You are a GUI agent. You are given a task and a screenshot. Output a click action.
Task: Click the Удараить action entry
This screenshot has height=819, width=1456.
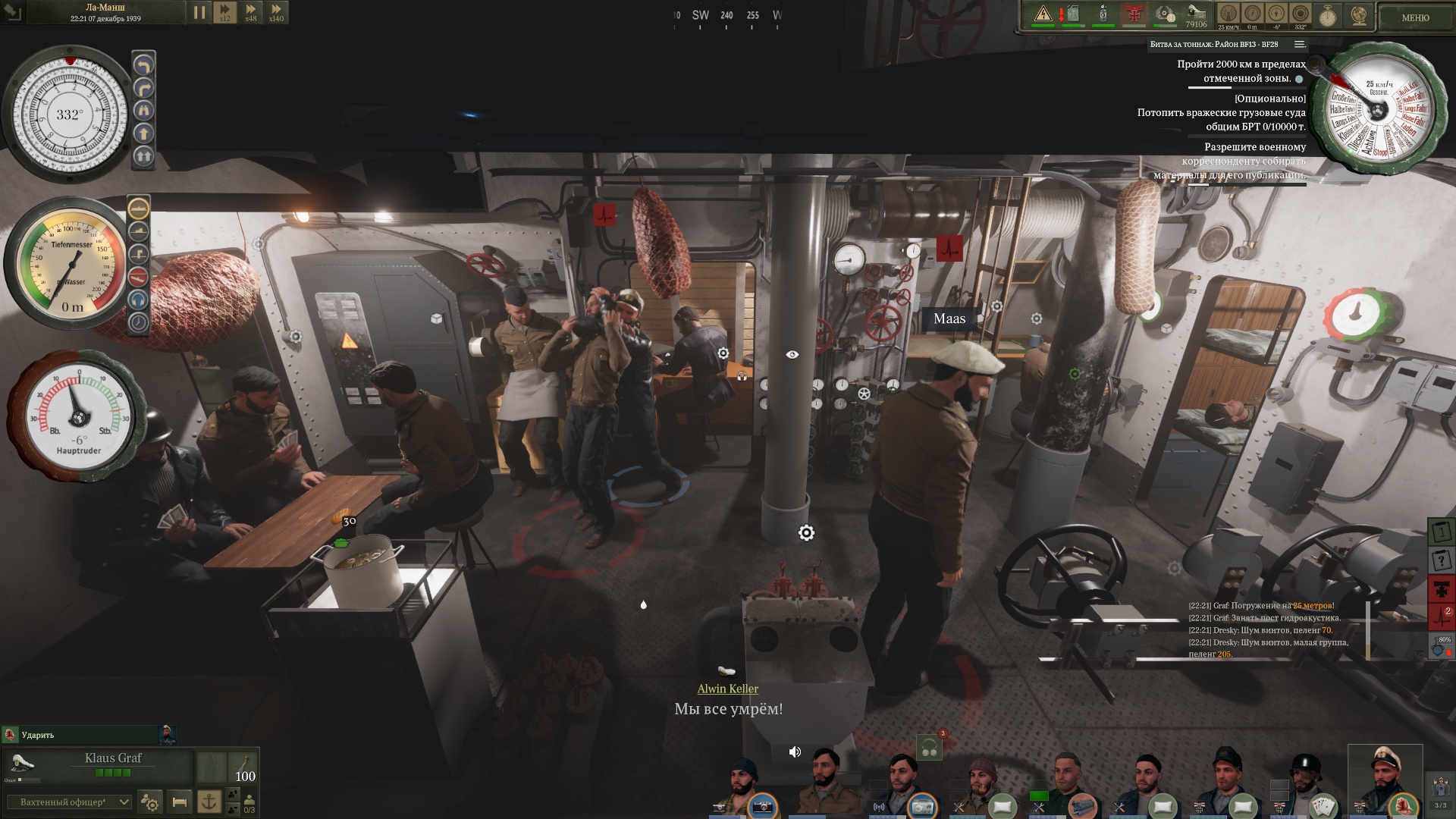click(38, 735)
